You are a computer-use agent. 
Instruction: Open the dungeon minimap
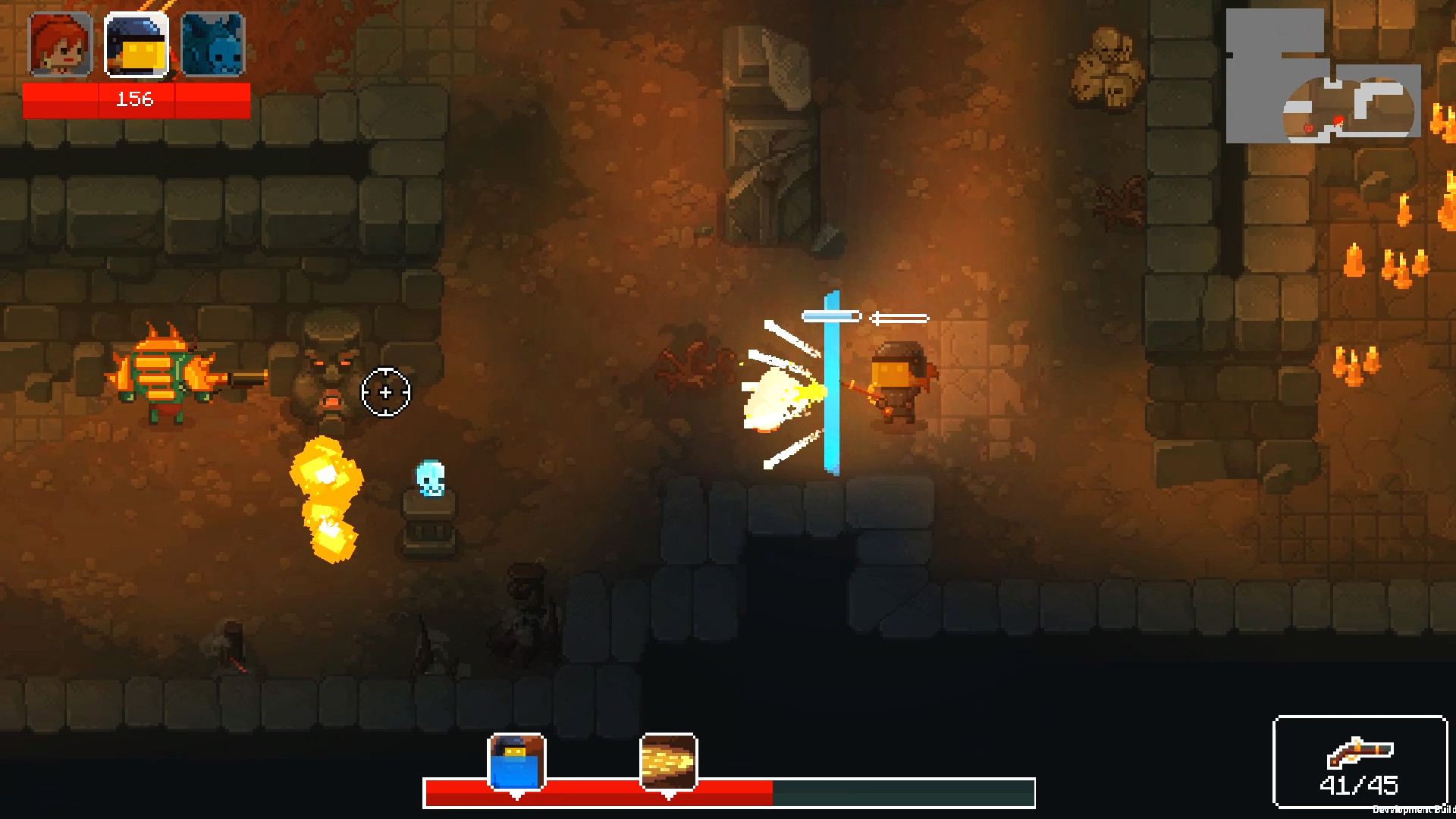click(x=1323, y=76)
